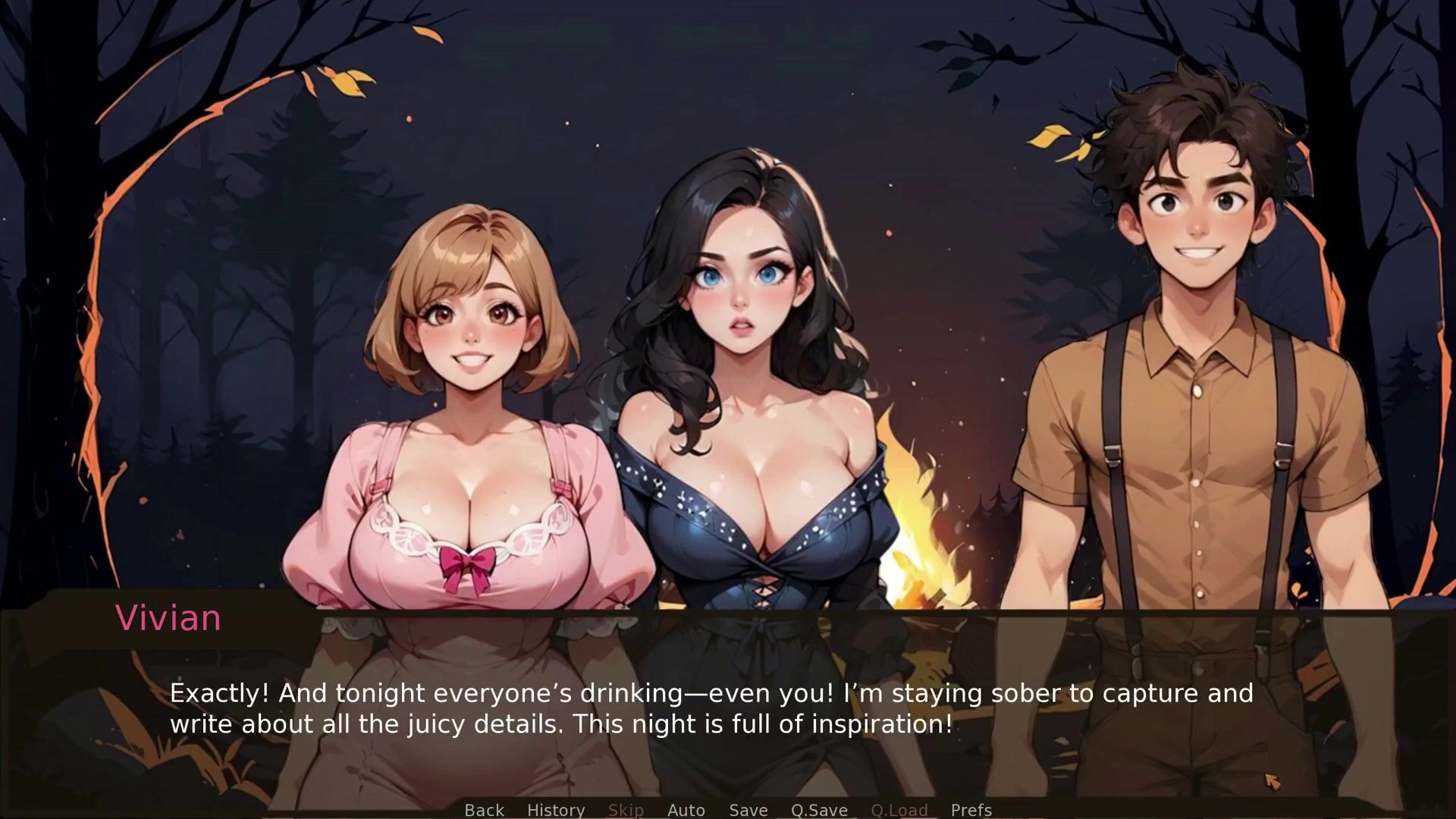The height and width of the screenshot is (819, 1456).
Task: Go back one line with Back
Action: coord(484,810)
